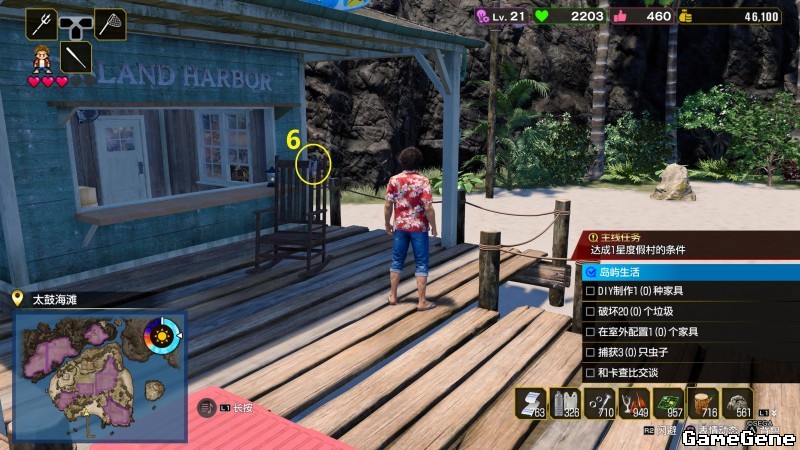
Task: Click the 太鼓海滩 location label
Action: point(55,299)
